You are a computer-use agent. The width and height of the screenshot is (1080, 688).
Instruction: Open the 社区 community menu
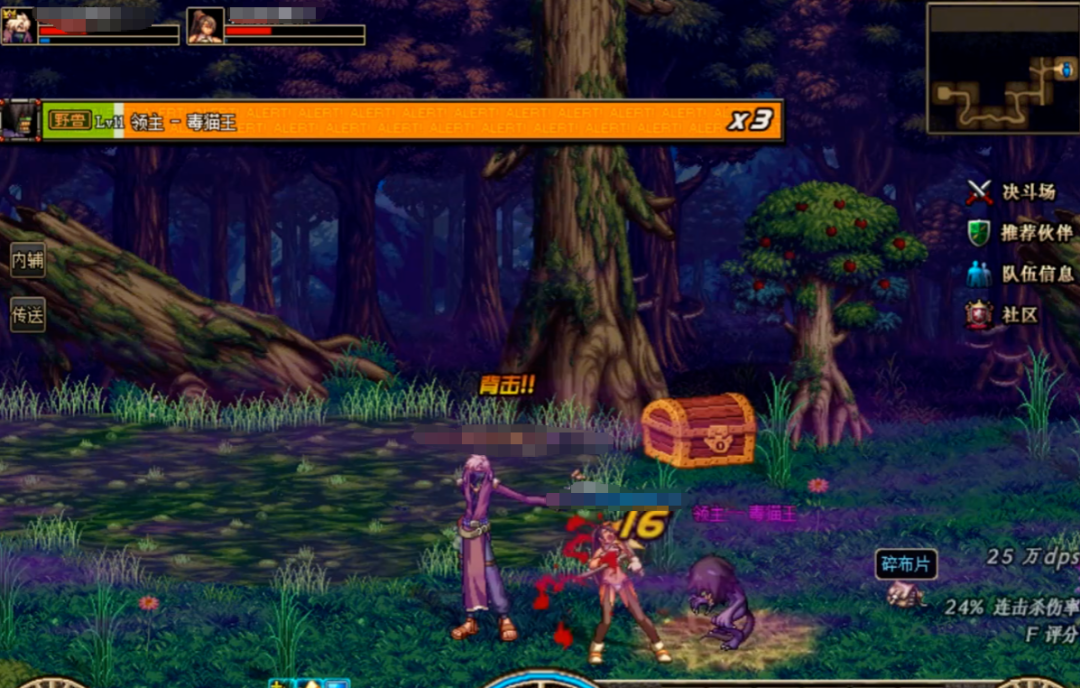click(x=1003, y=315)
